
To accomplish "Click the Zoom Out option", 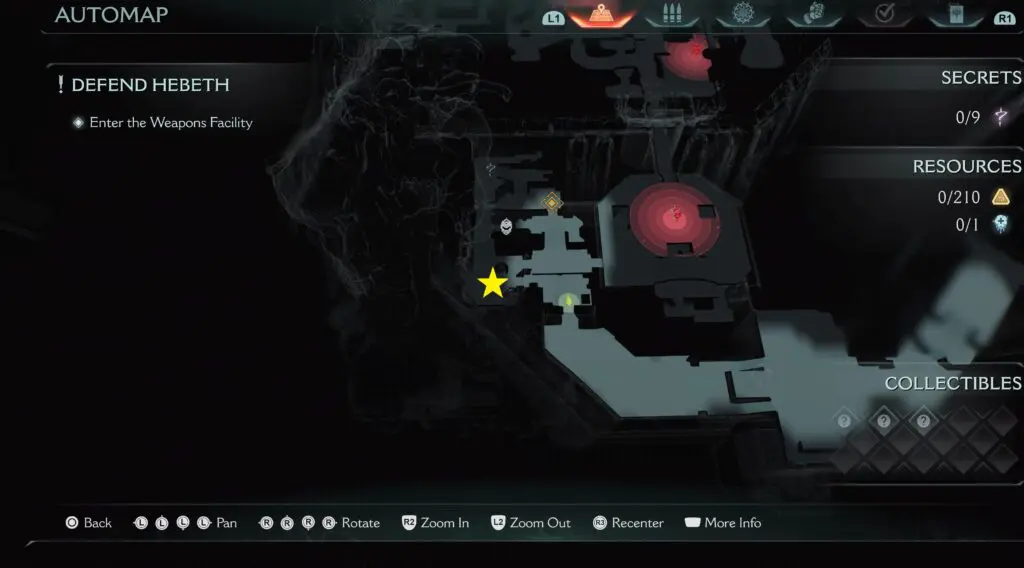I will [531, 523].
